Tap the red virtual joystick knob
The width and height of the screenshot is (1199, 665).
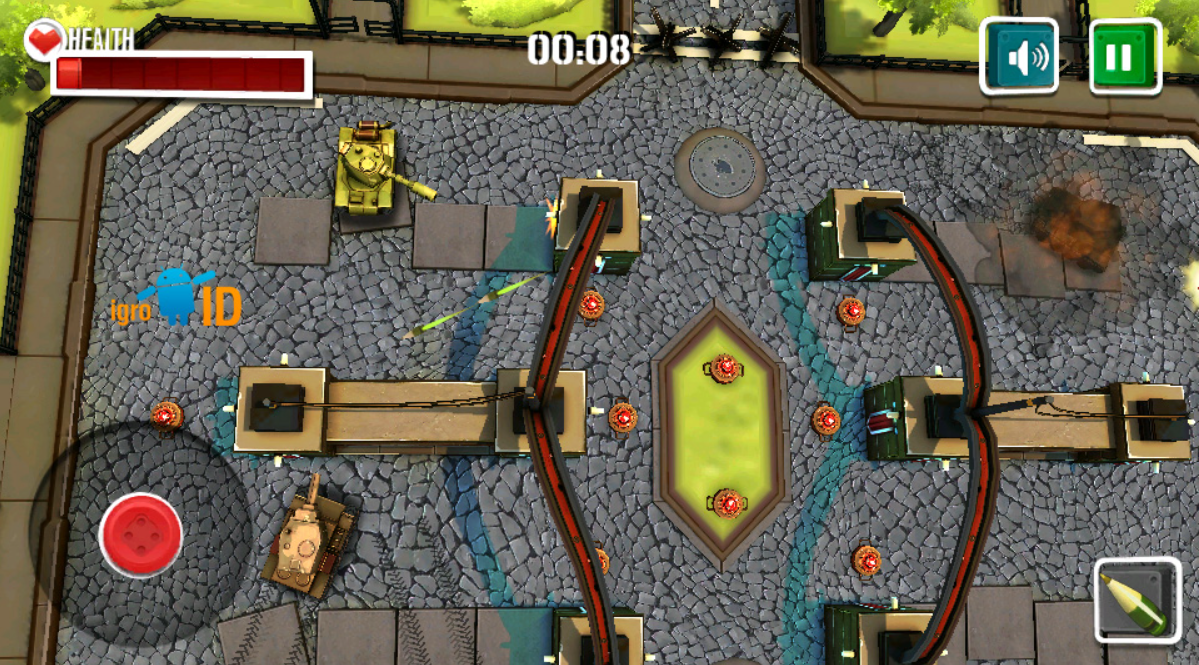click(141, 535)
